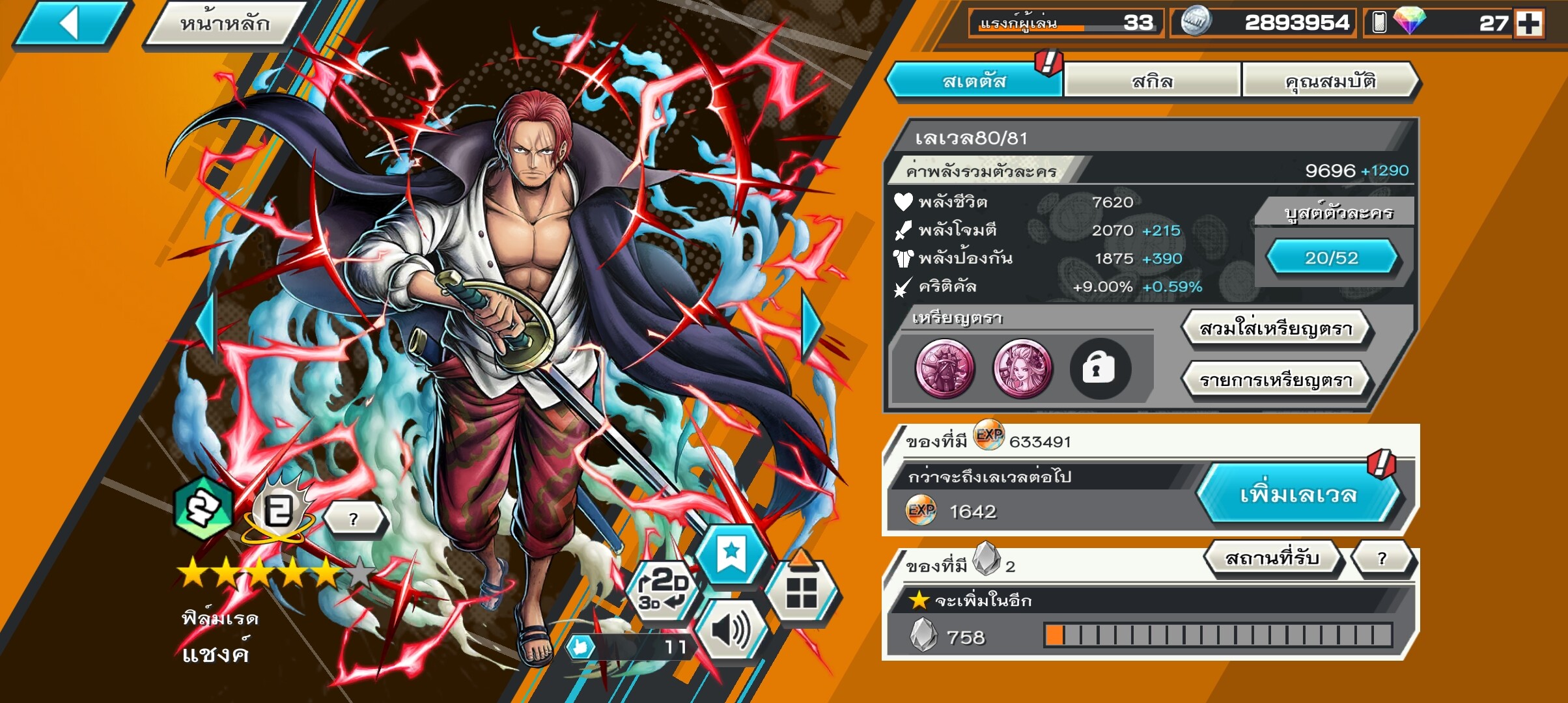
Task: Play the character voice speaker icon
Action: pyautogui.click(x=731, y=630)
